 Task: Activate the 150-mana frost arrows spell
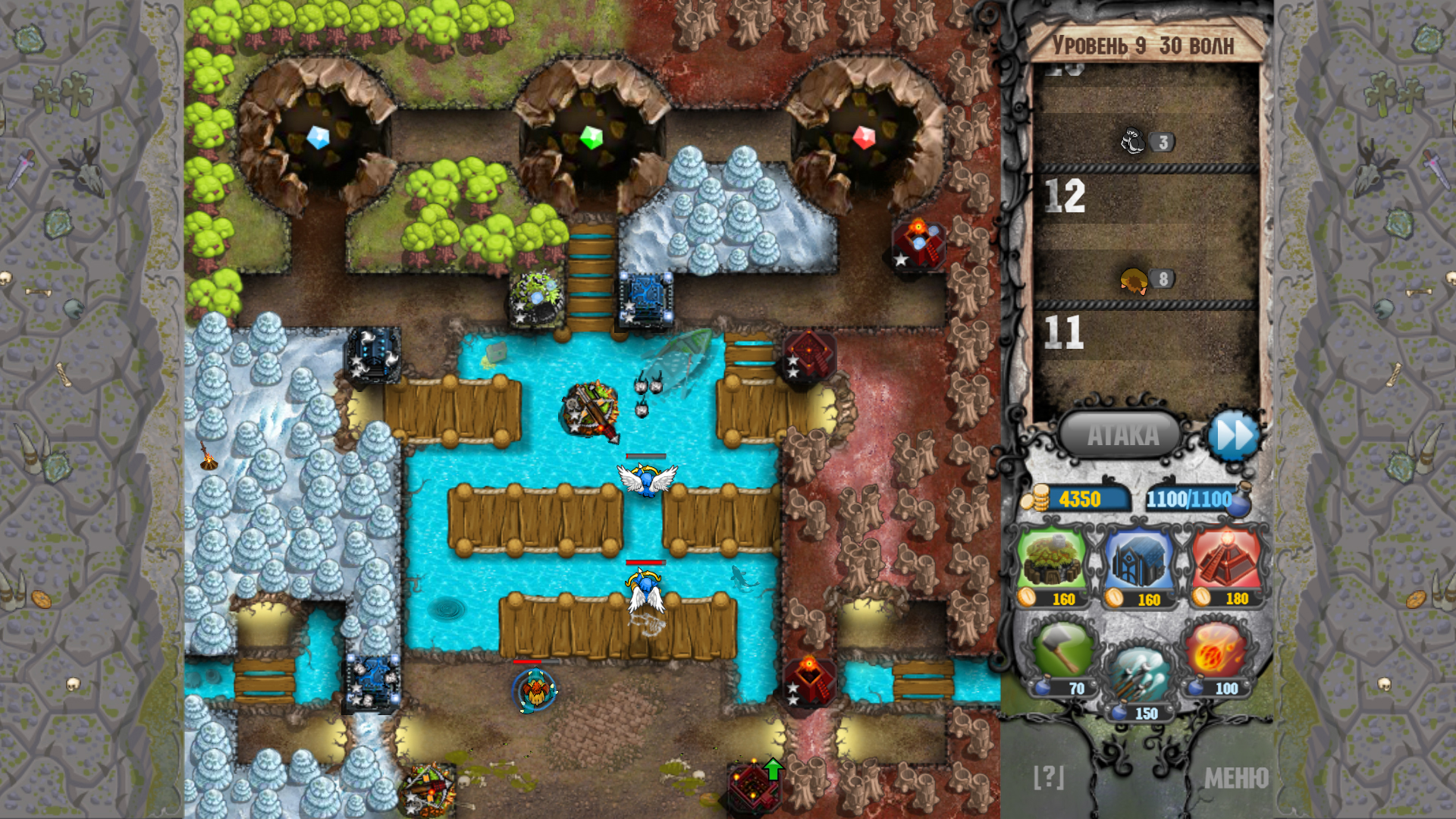(1140, 671)
